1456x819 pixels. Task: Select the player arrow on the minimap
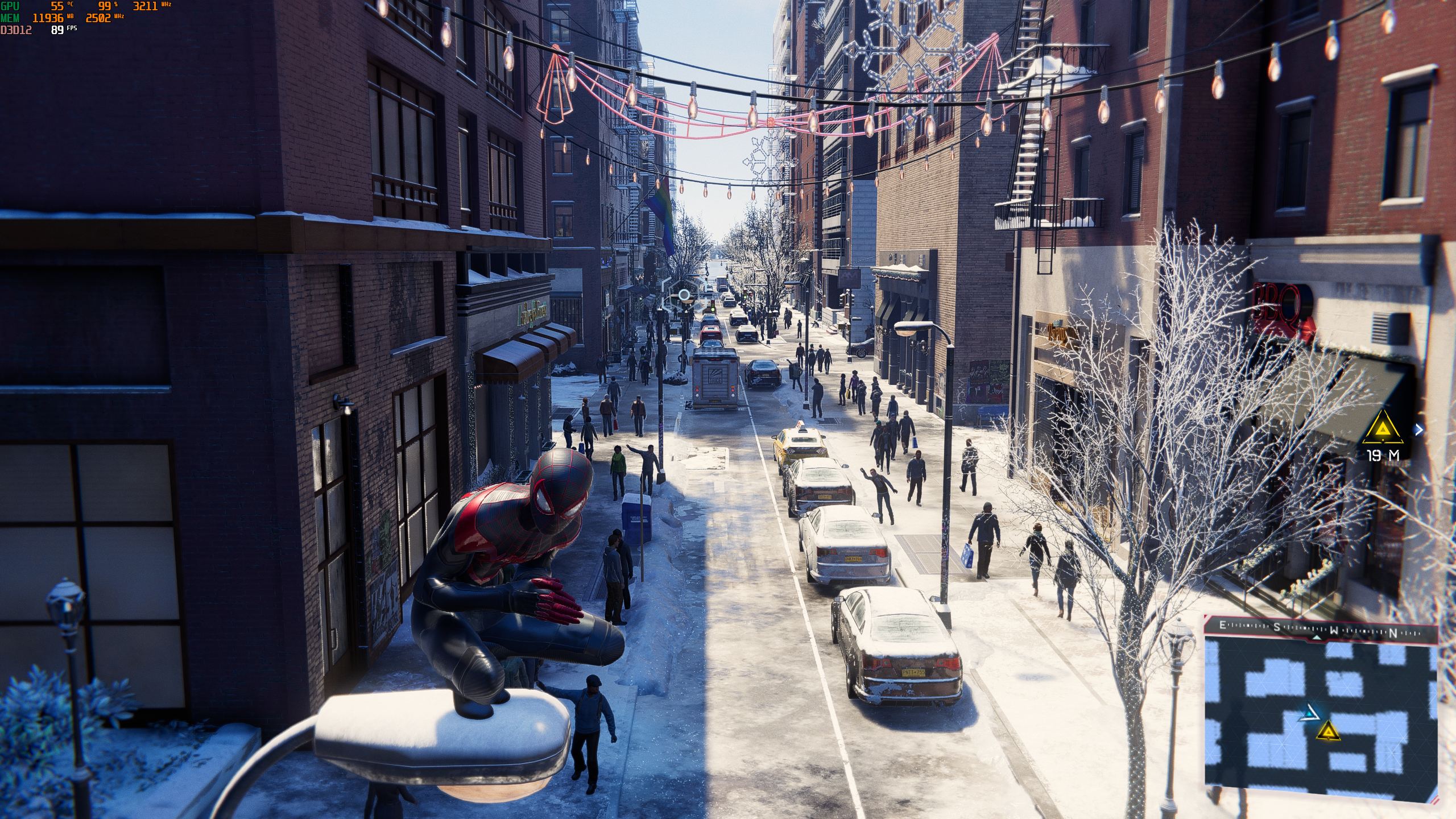pos(1308,713)
